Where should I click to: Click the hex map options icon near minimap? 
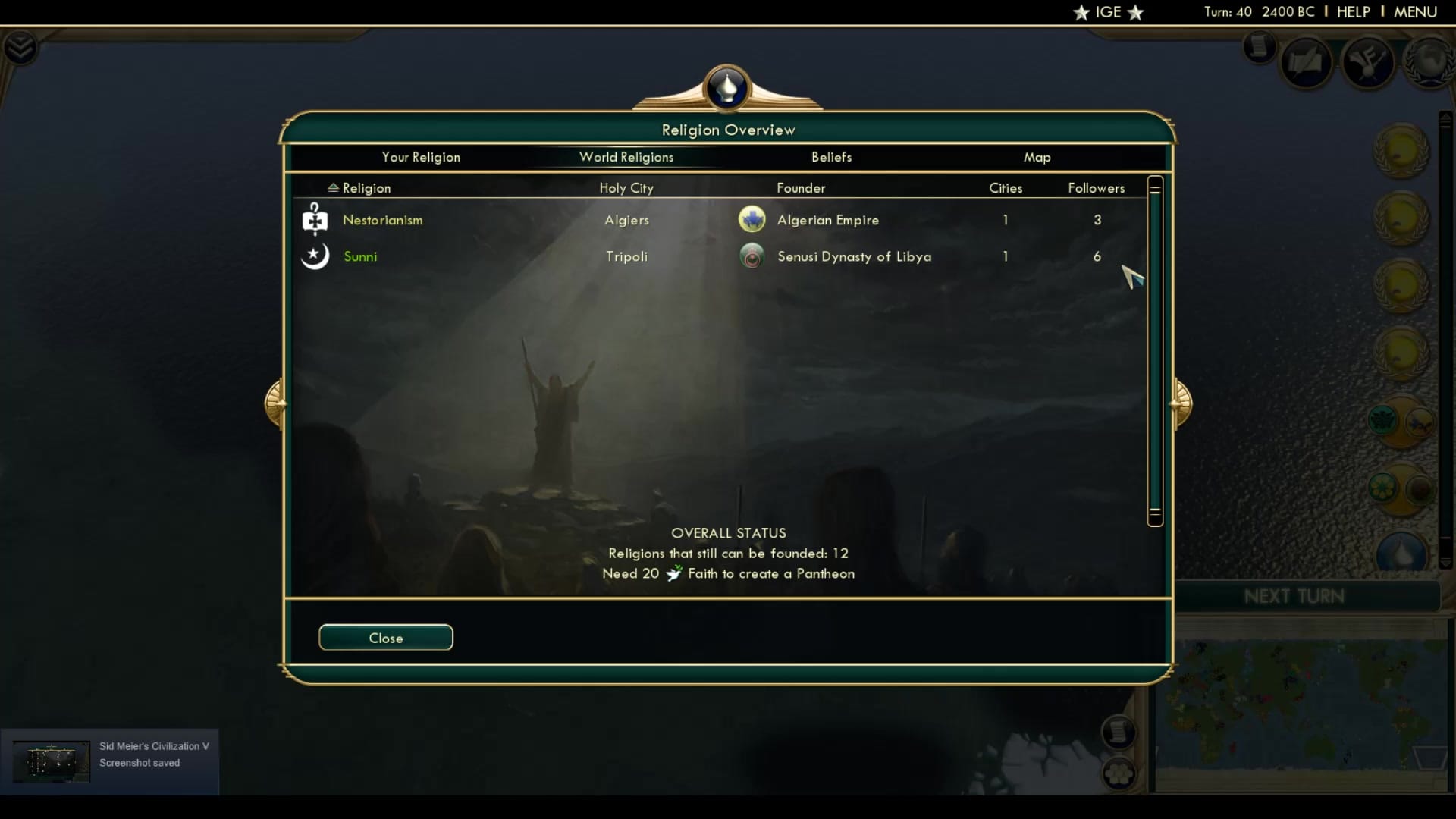tap(1120, 774)
